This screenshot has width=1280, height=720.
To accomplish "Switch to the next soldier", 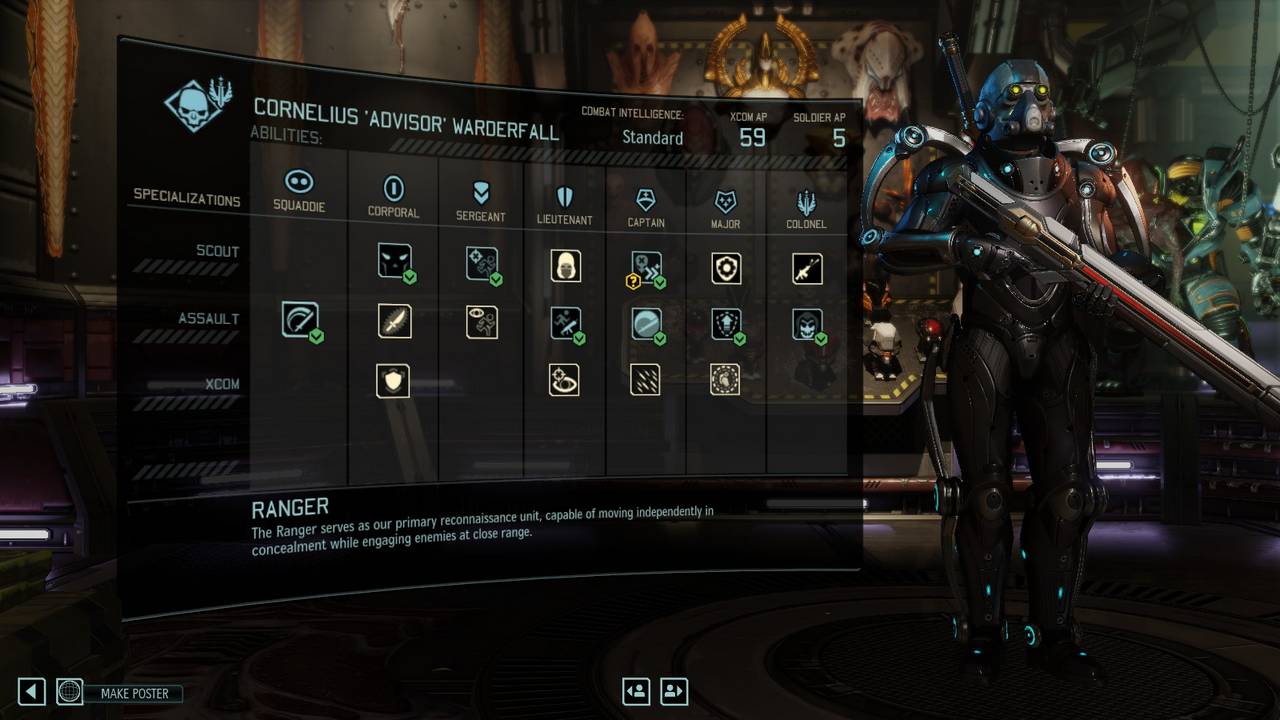I will tap(674, 691).
